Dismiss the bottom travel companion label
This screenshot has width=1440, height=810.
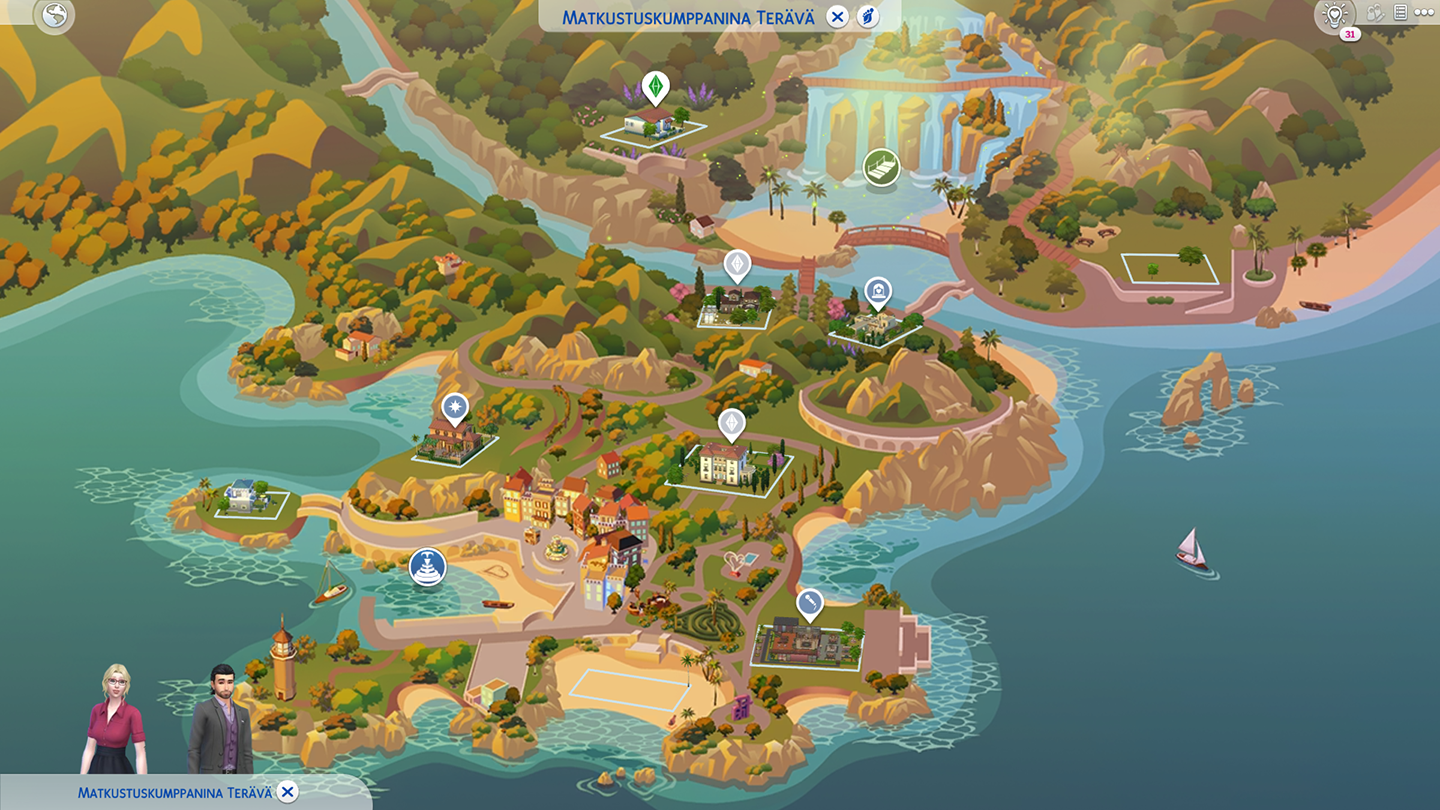click(288, 792)
